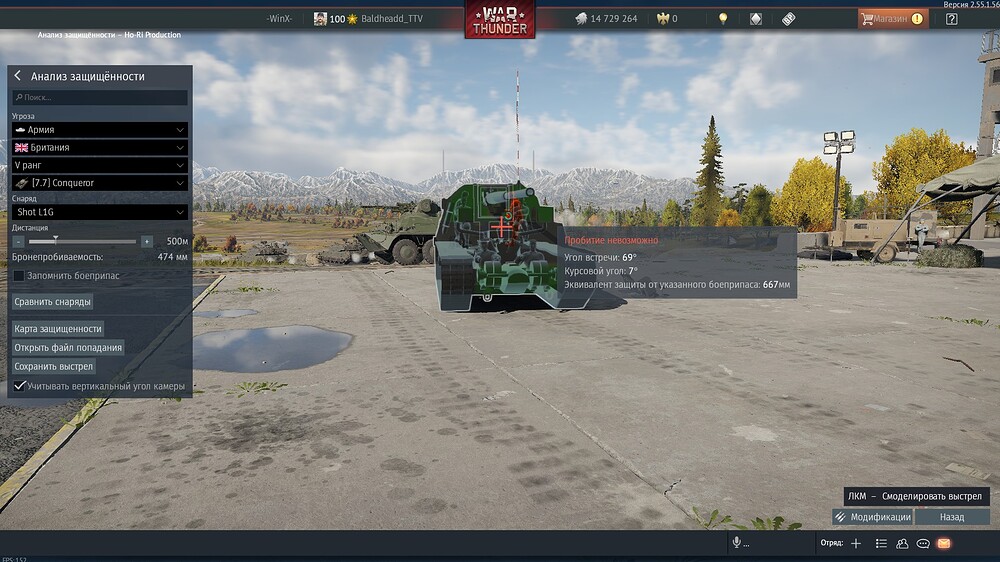Click the Поиск search field
This screenshot has width=1000, height=562.
[100, 98]
